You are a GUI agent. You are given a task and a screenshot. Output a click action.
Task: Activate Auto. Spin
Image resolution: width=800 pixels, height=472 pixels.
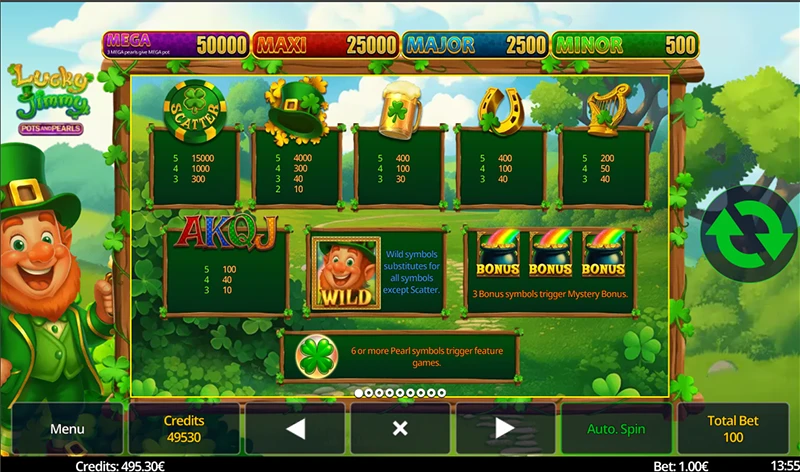coord(617,429)
